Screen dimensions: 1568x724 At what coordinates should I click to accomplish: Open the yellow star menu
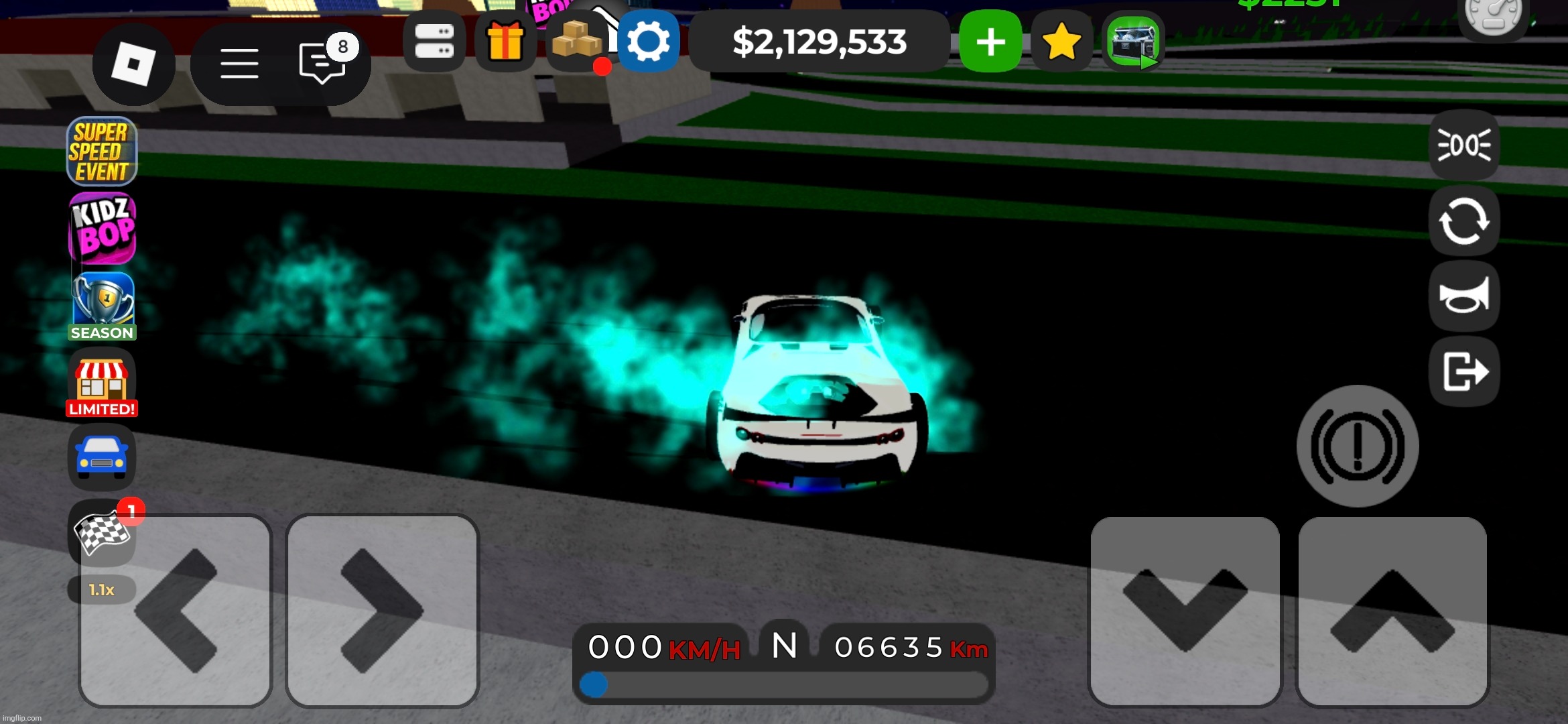(1061, 42)
